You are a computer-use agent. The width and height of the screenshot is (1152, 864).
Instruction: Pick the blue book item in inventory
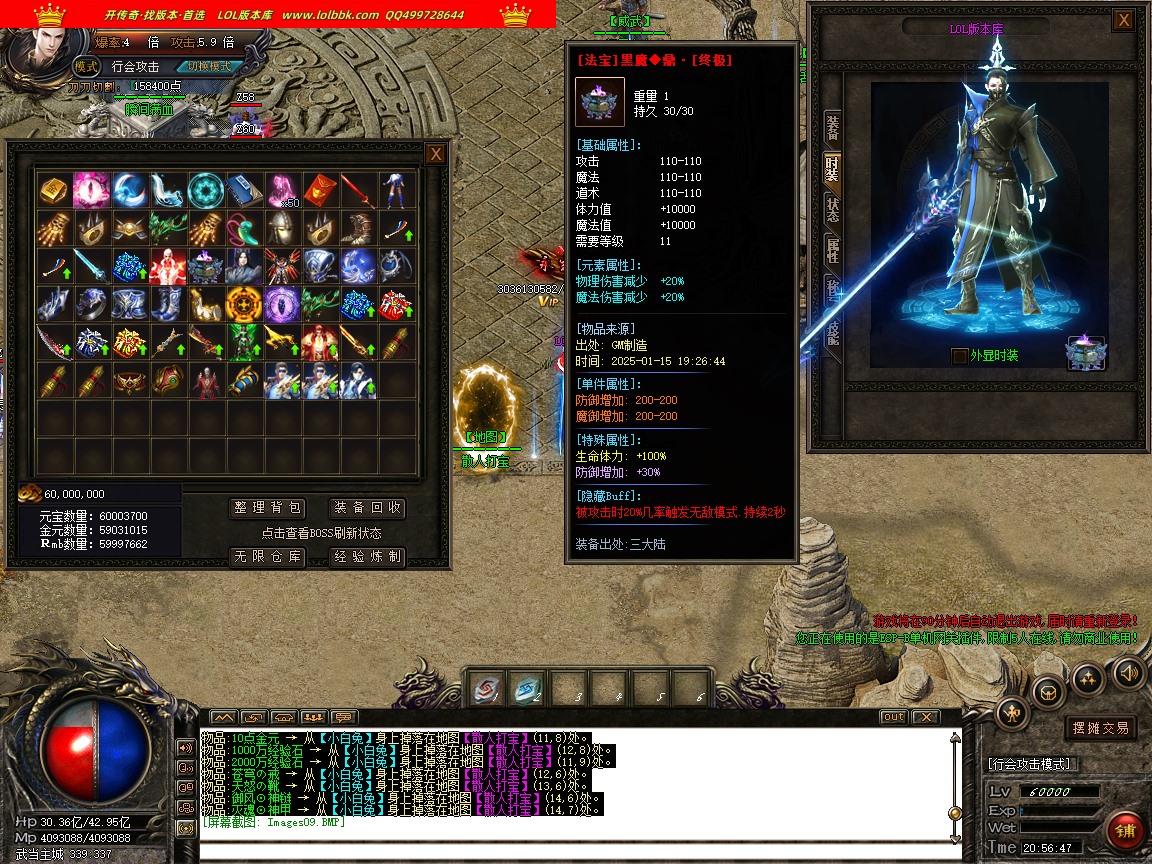[x=244, y=190]
